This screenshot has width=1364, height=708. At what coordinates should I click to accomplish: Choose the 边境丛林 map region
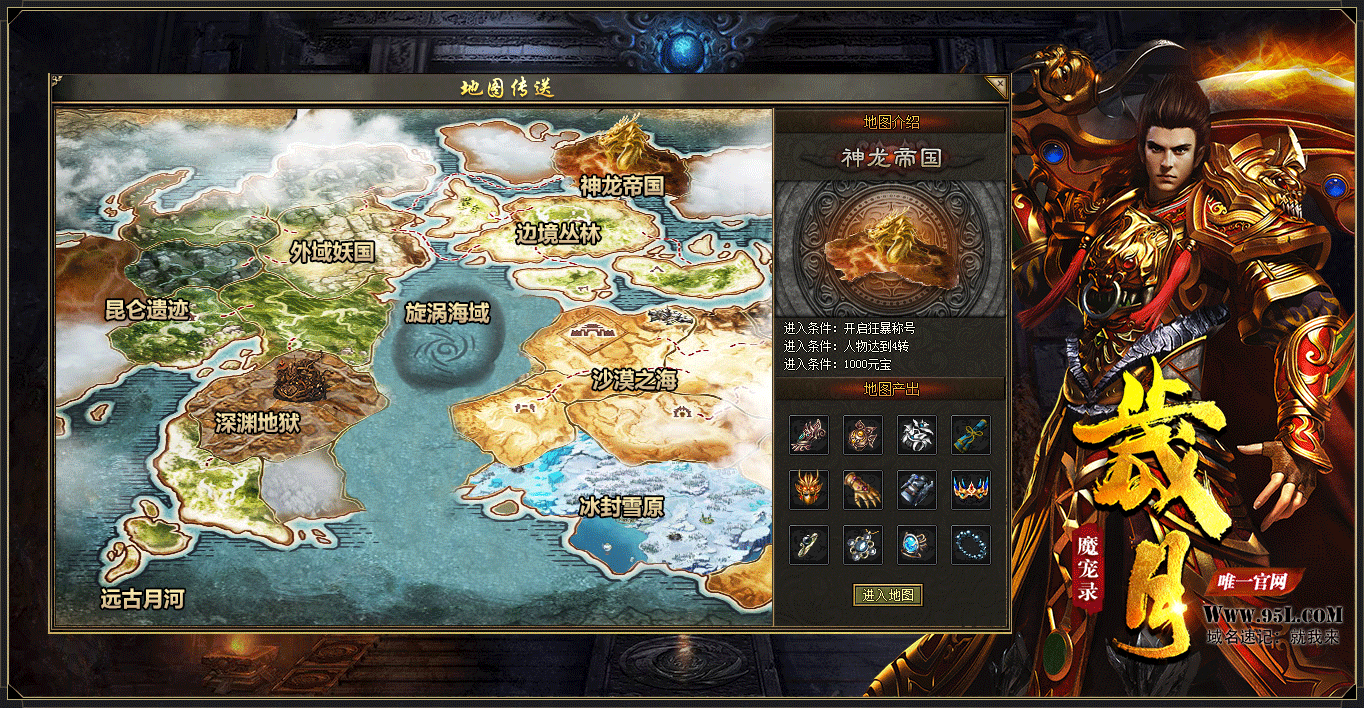558,234
